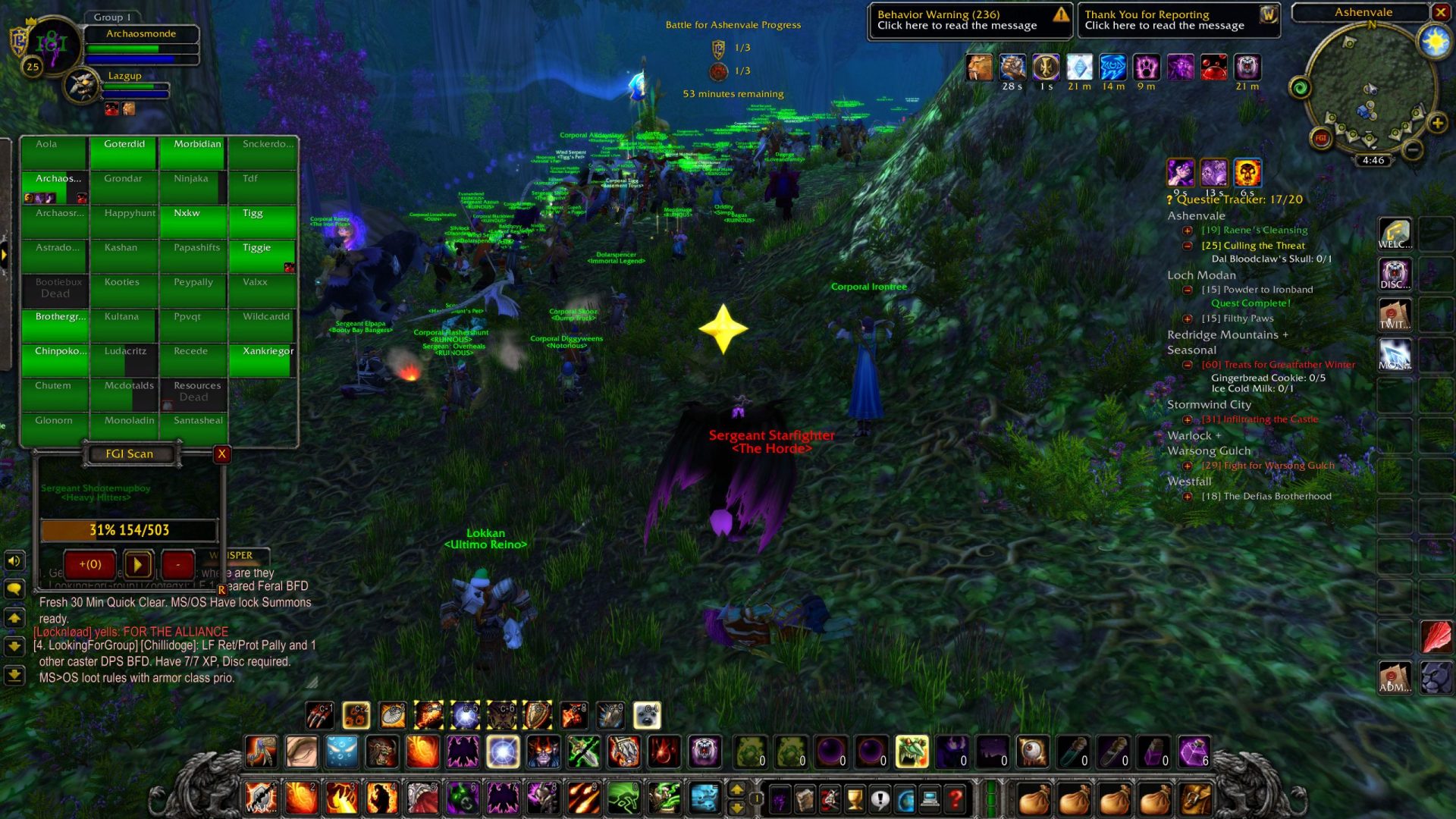
Task: Open the chat menu speech bubble button
Action: click(14, 589)
